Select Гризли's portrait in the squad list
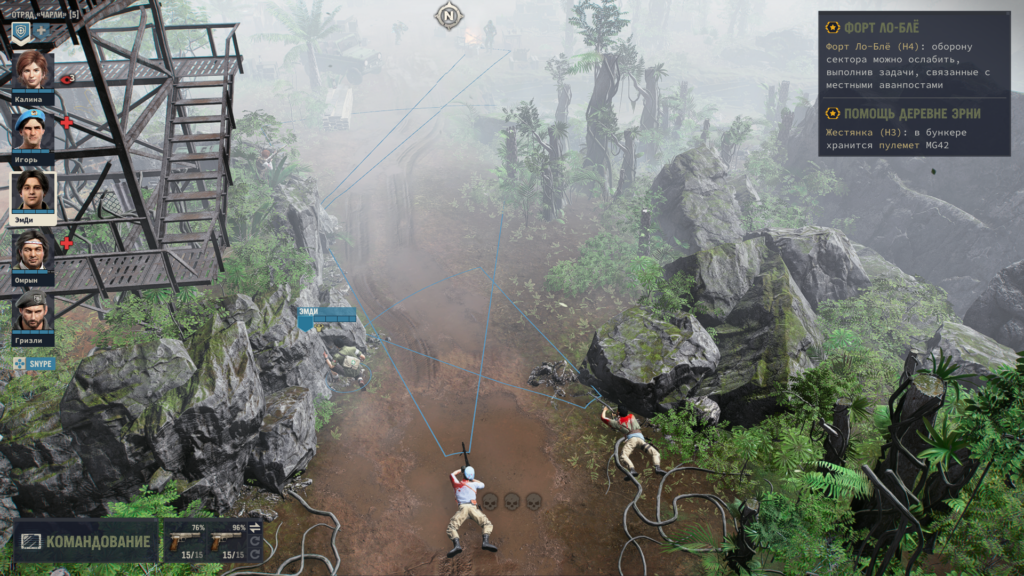This screenshot has width=1024, height=576. tap(32, 311)
